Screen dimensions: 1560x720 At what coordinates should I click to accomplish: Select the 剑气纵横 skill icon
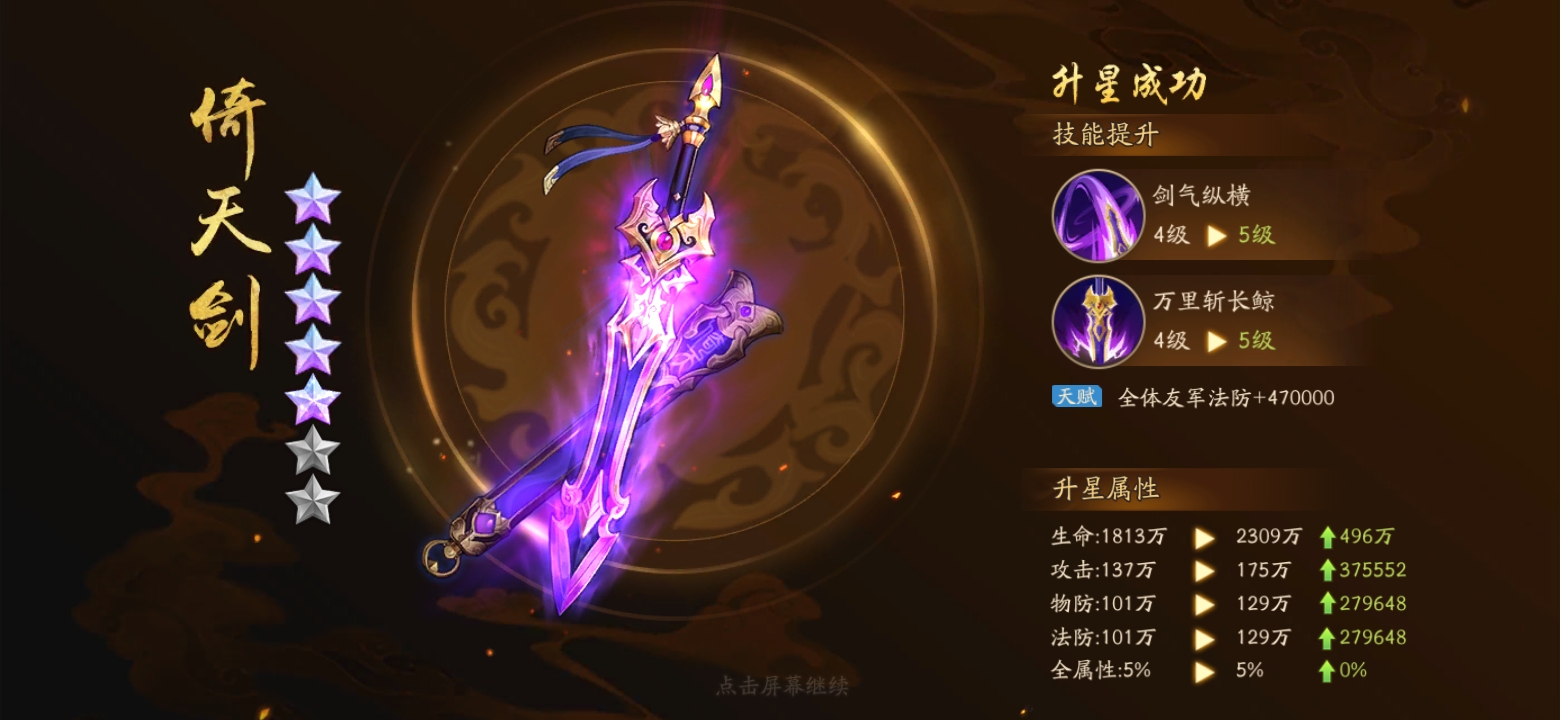point(1097,216)
